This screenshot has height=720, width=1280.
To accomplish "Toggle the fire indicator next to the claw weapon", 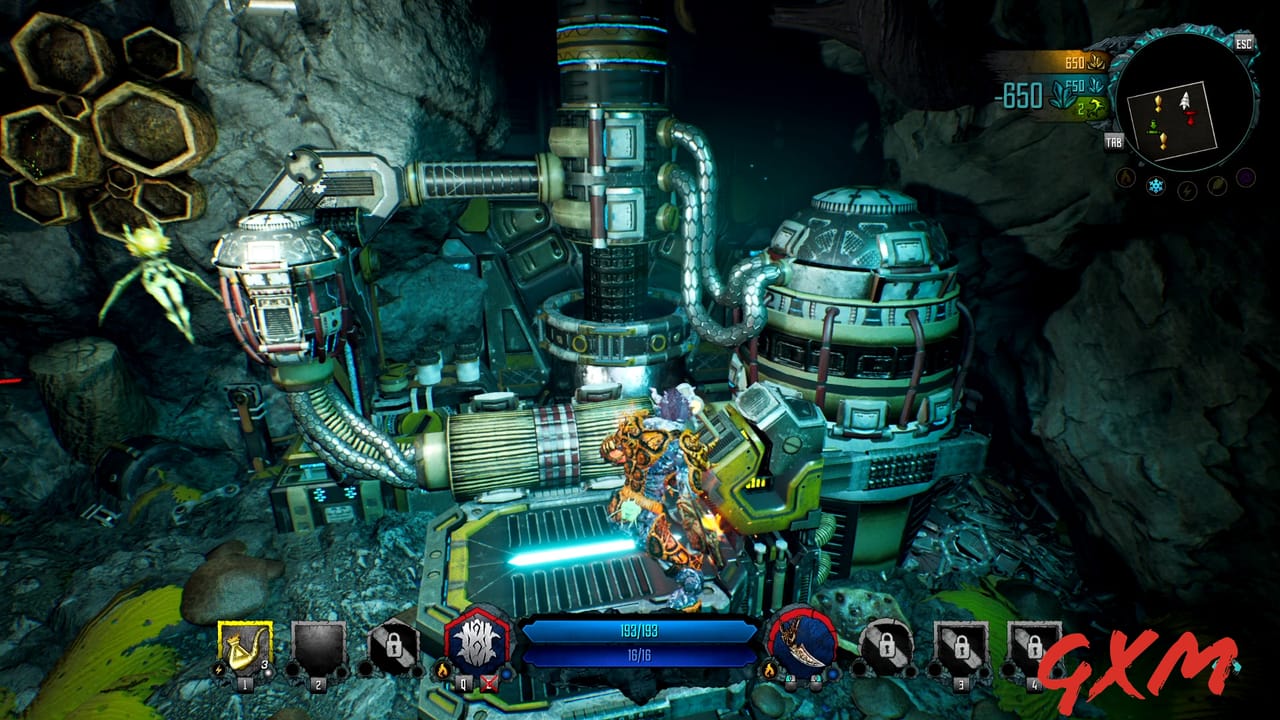I will [769, 671].
